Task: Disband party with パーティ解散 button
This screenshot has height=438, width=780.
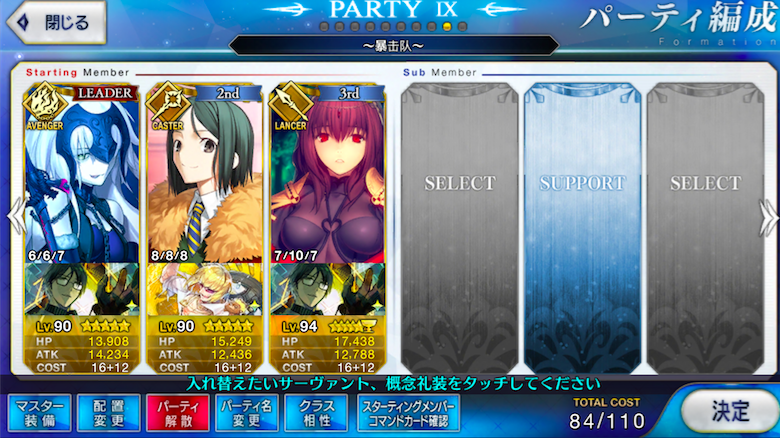Action: (178, 411)
